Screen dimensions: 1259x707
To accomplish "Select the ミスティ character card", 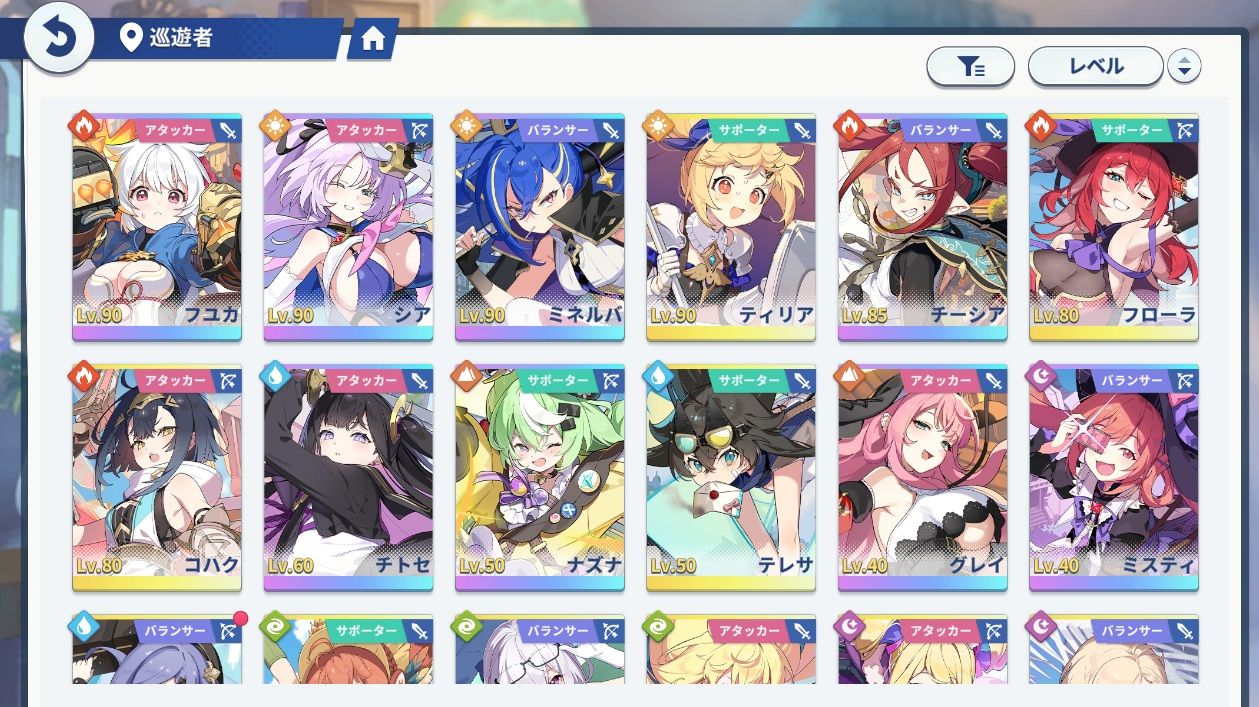I will (x=1114, y=477).
